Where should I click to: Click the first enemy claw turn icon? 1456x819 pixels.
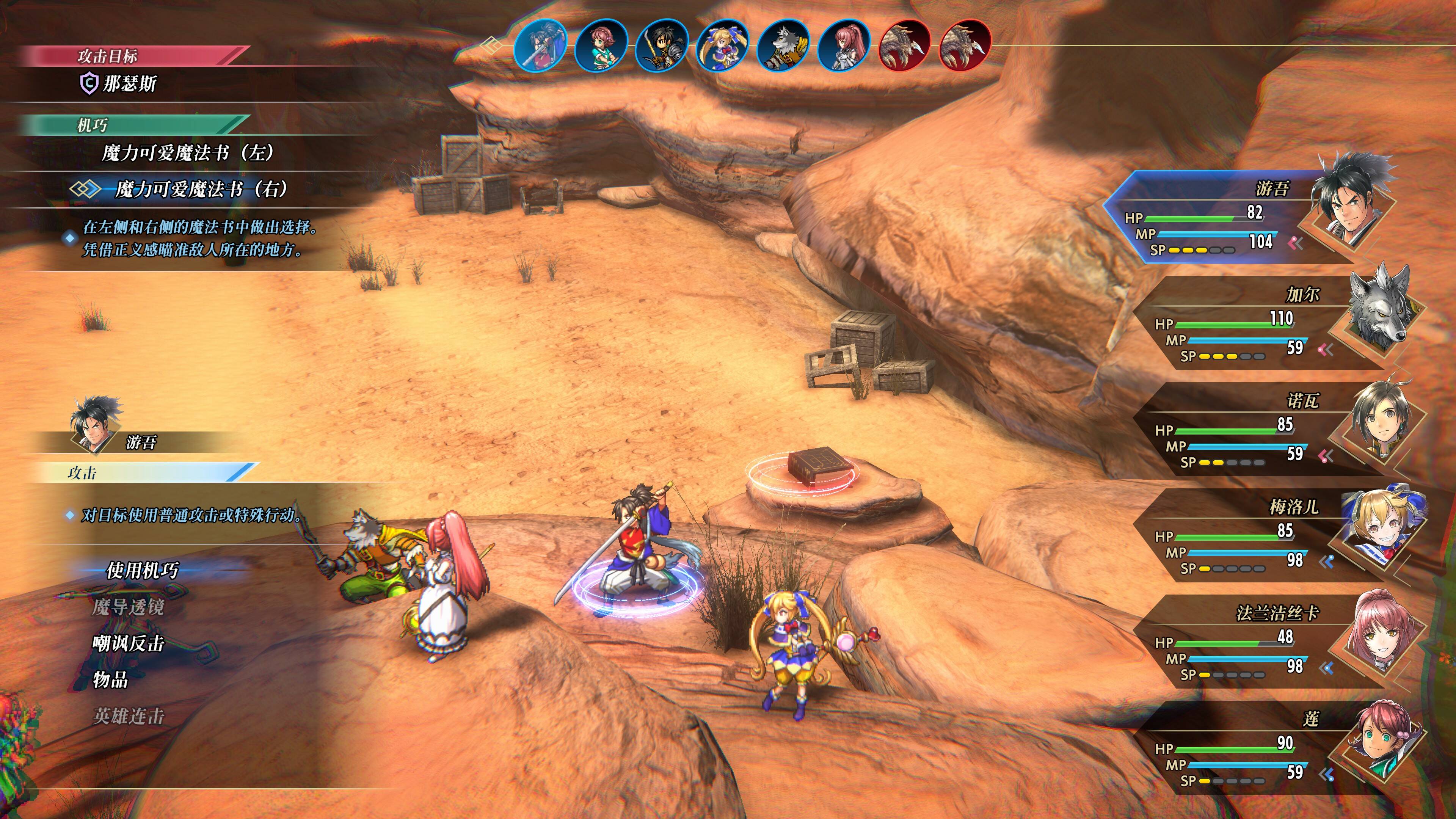tap(904, 45)
